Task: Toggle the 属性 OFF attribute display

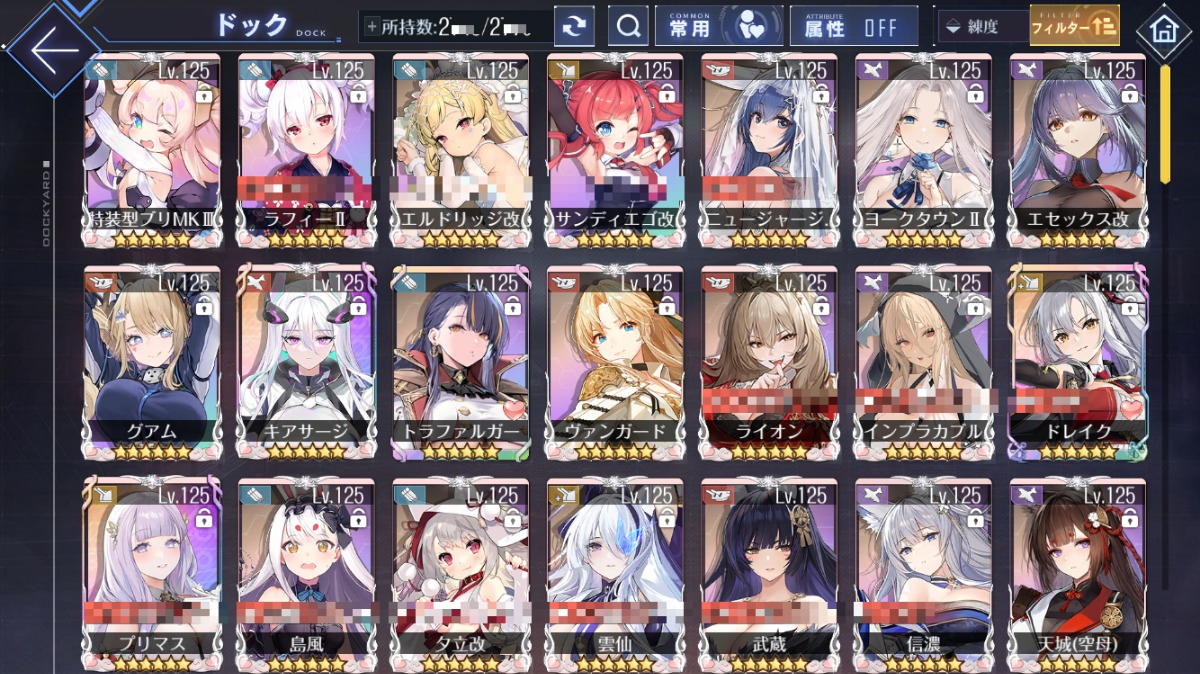Action: click(853, 27)
